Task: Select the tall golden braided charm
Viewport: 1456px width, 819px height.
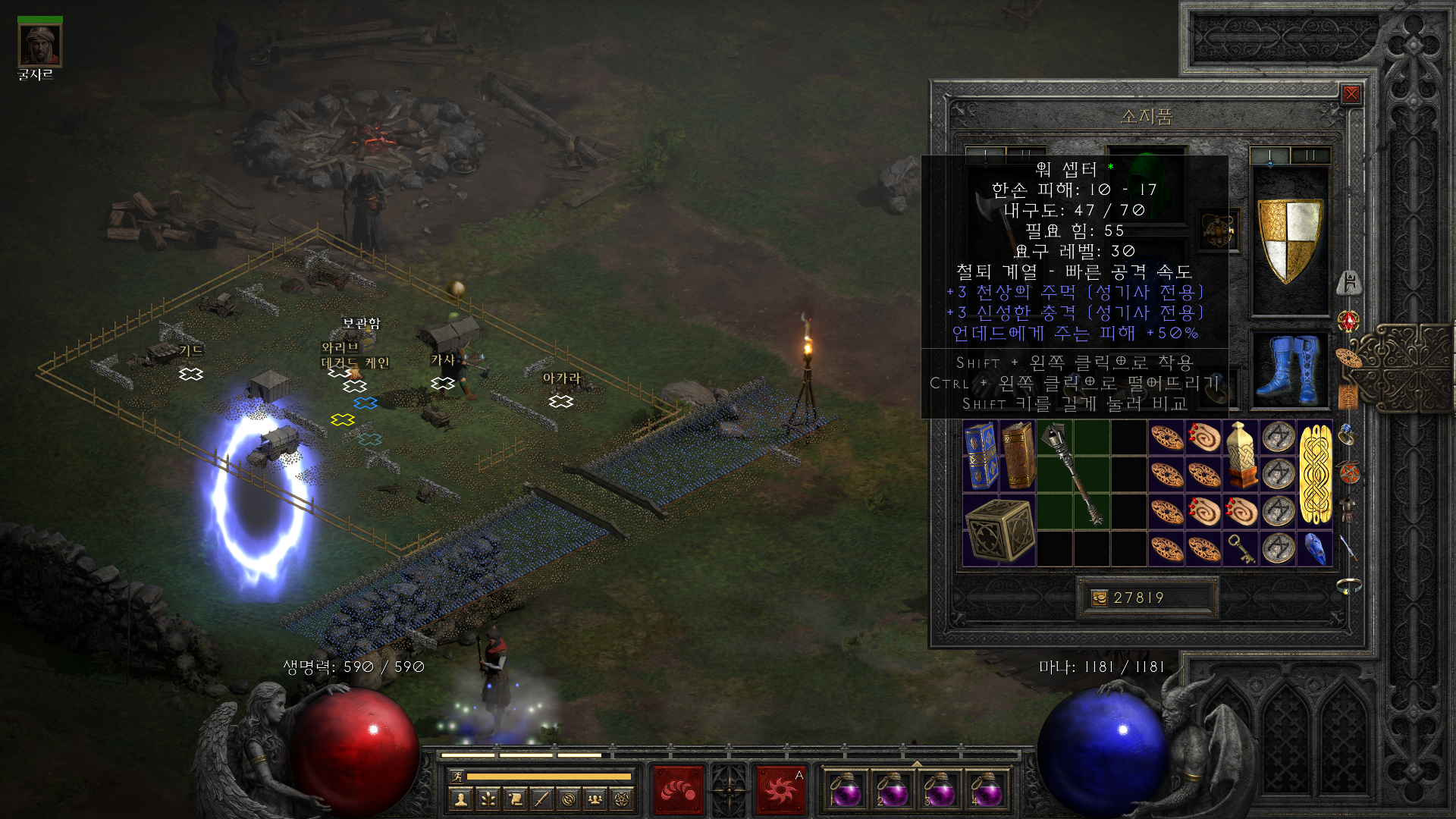Action: tap(1315, 475)
